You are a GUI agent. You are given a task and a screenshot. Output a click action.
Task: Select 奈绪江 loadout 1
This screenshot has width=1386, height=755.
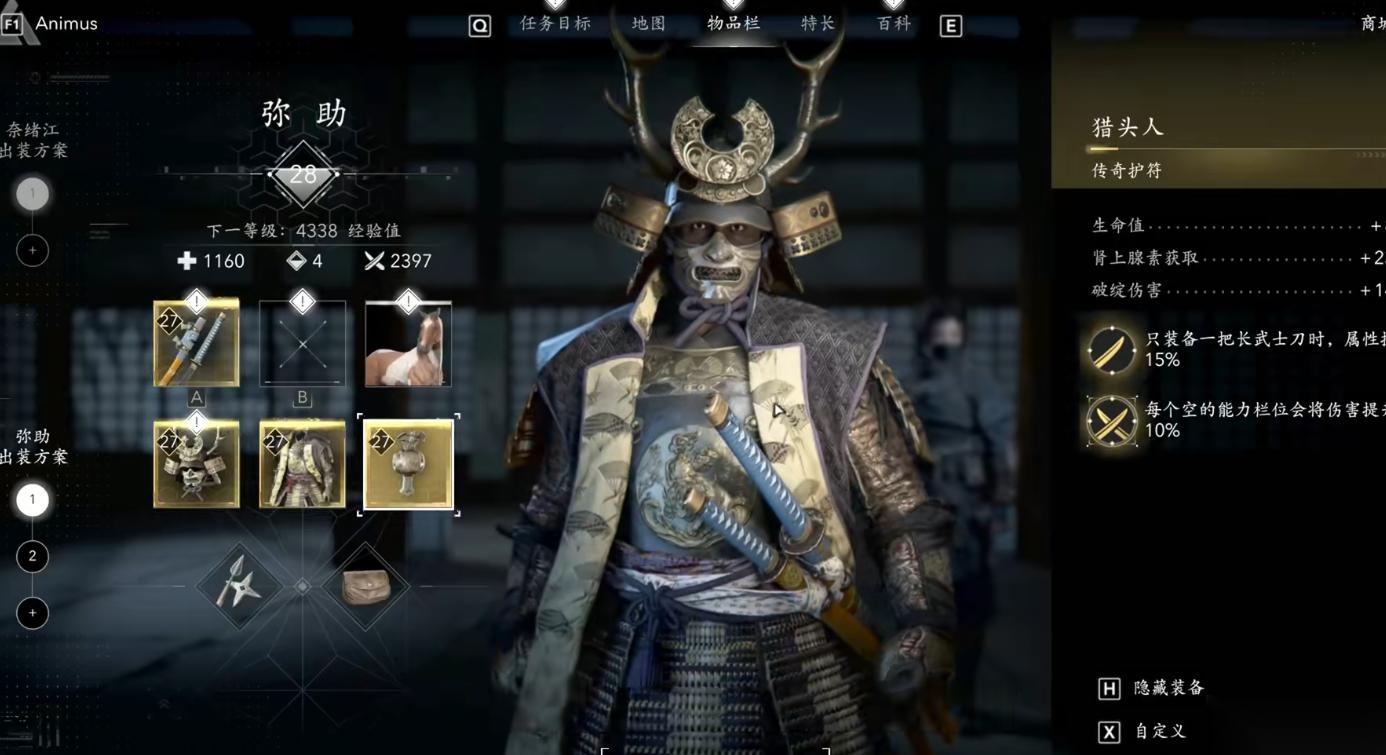32,193
